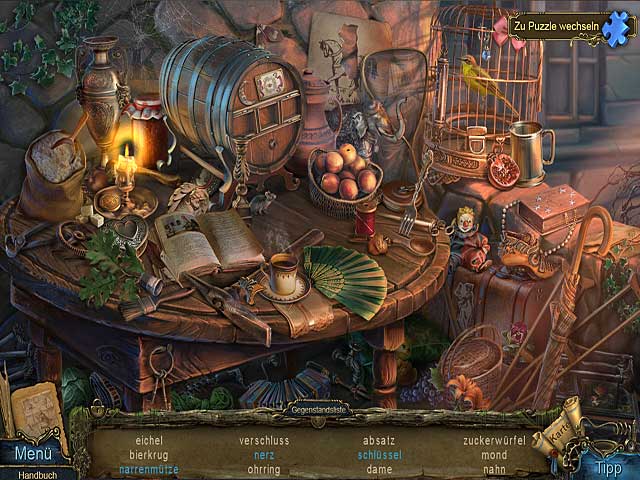Select 'bierkrug' in the item list

[148, 454]
